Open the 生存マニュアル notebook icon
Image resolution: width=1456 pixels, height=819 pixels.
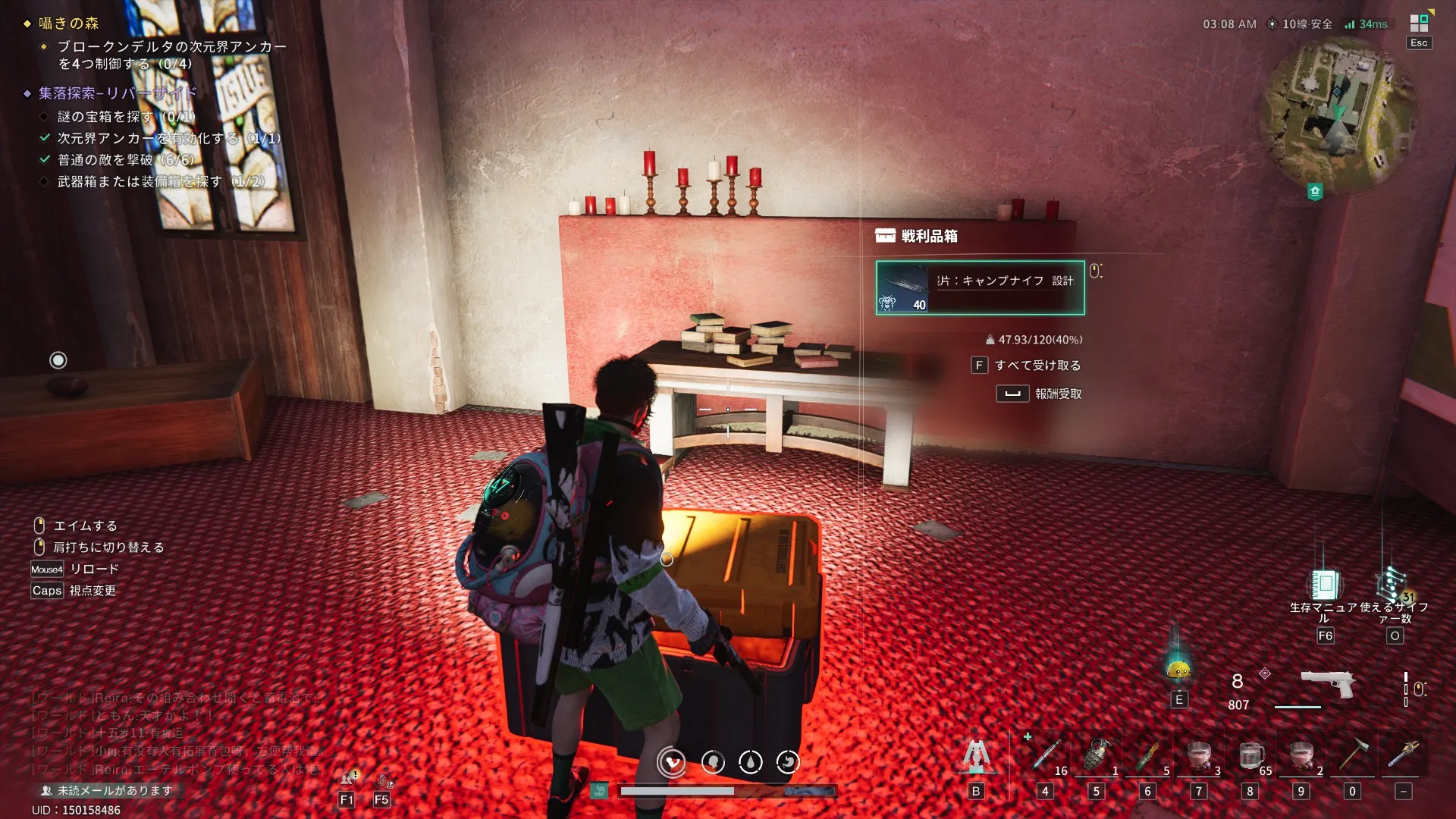[x=1325, y=585]
